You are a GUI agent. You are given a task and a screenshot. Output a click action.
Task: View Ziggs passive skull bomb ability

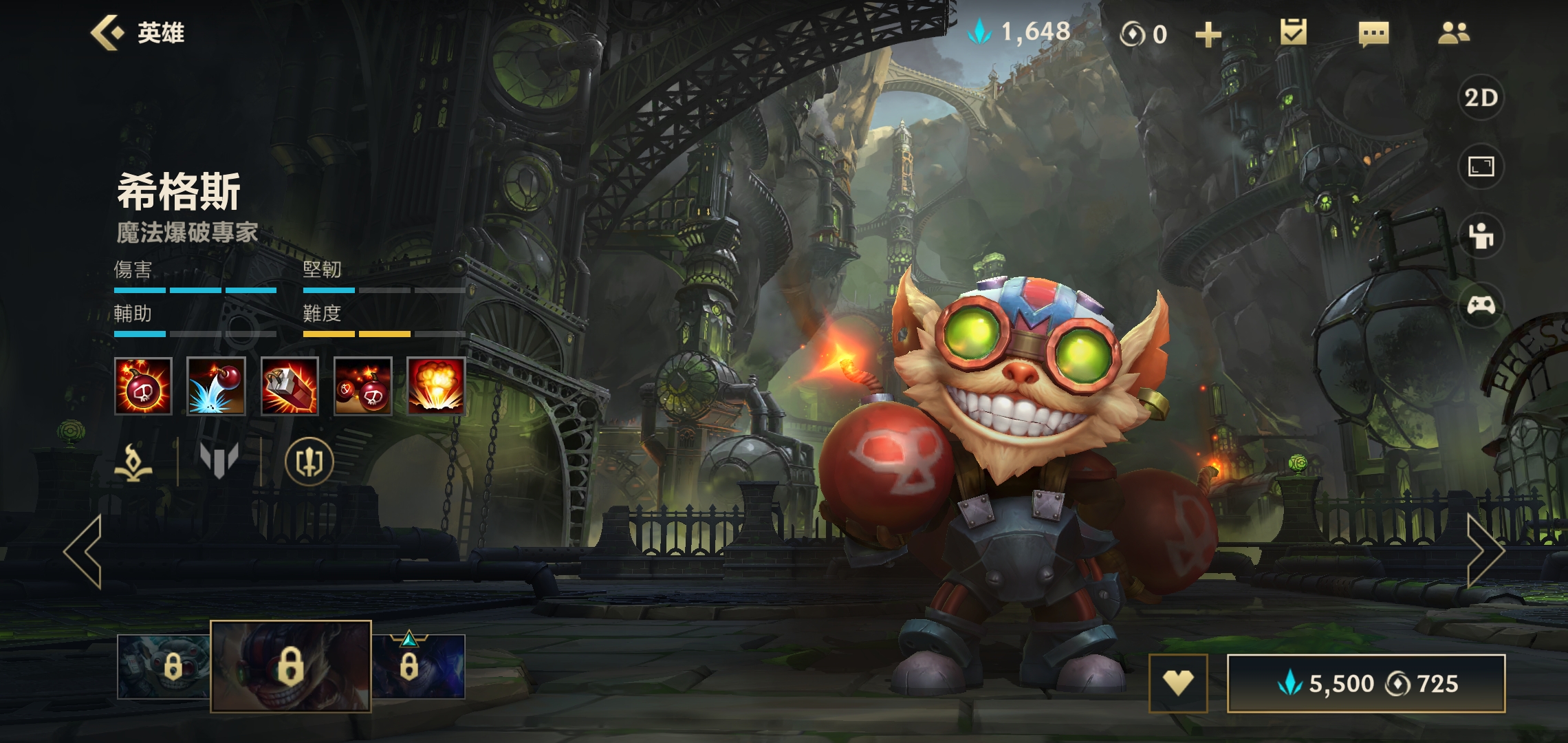point(143,386)
